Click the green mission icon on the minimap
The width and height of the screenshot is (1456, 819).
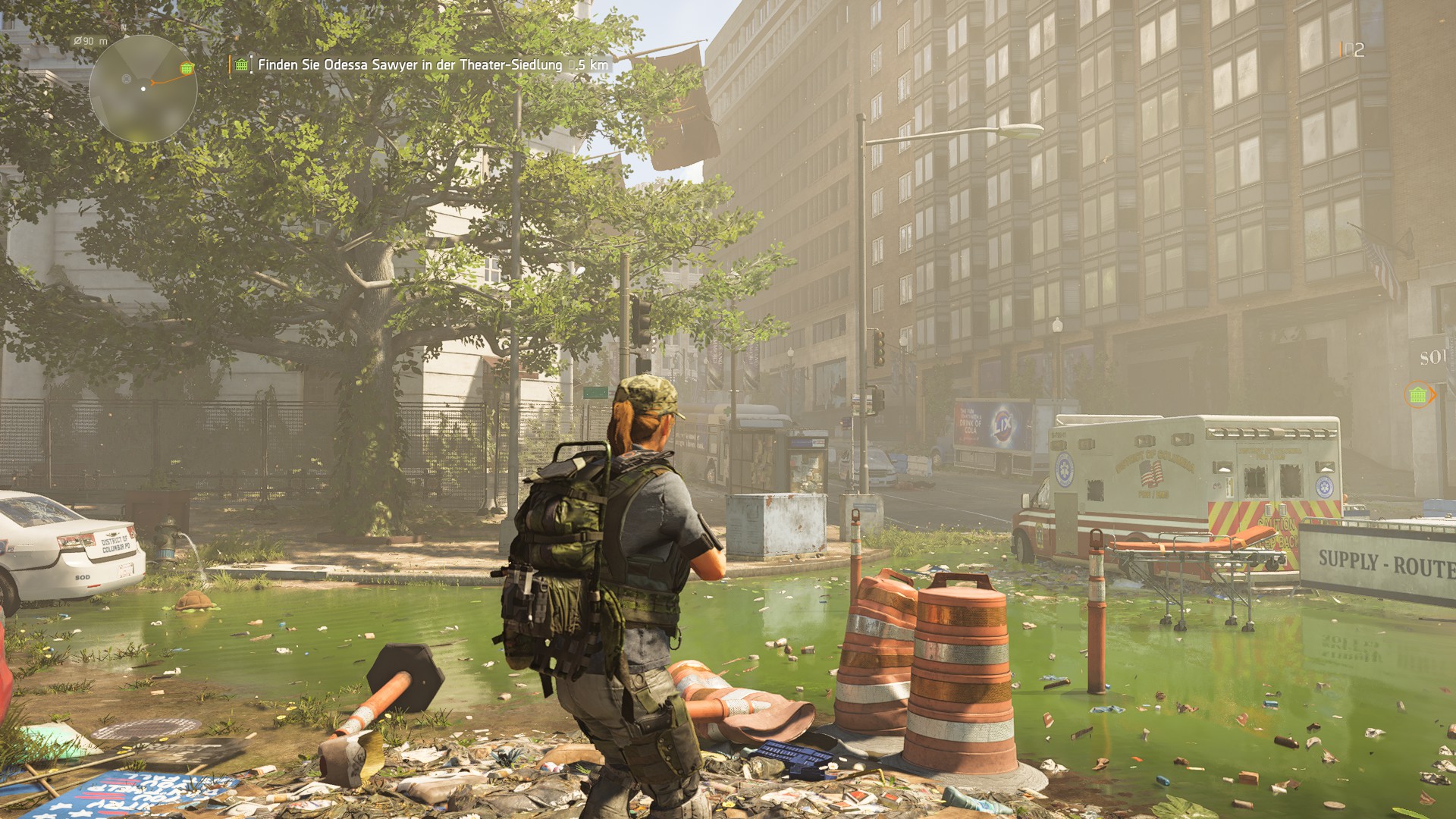186,68
